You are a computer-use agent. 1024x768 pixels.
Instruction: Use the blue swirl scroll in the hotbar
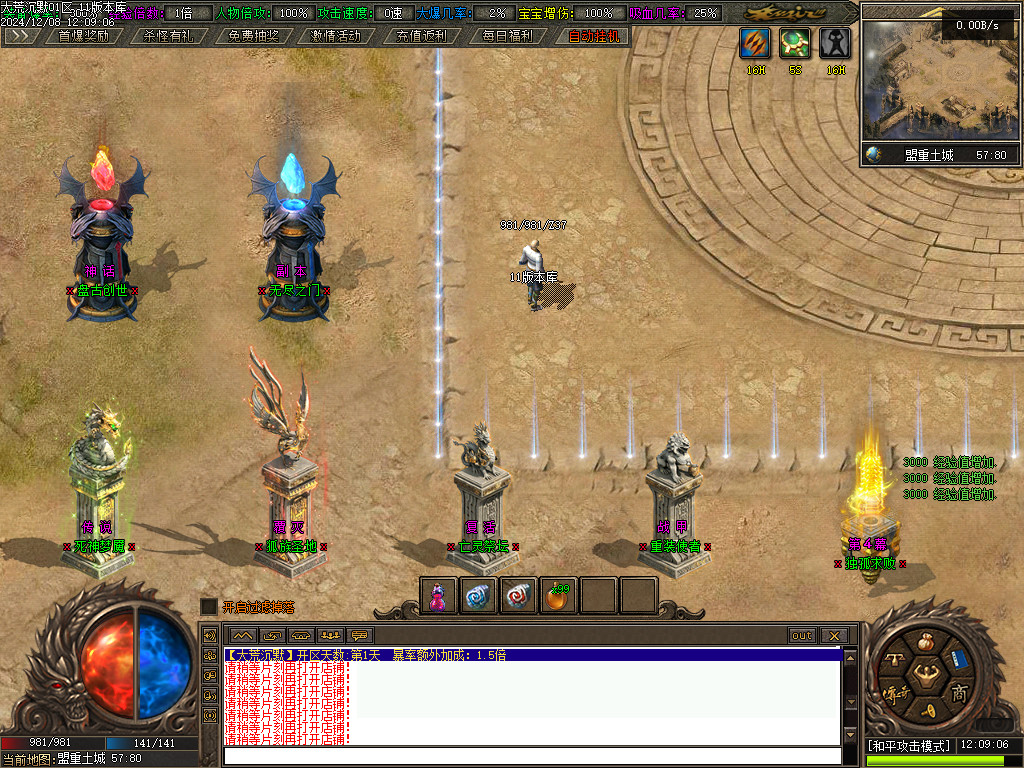(477, 596)
